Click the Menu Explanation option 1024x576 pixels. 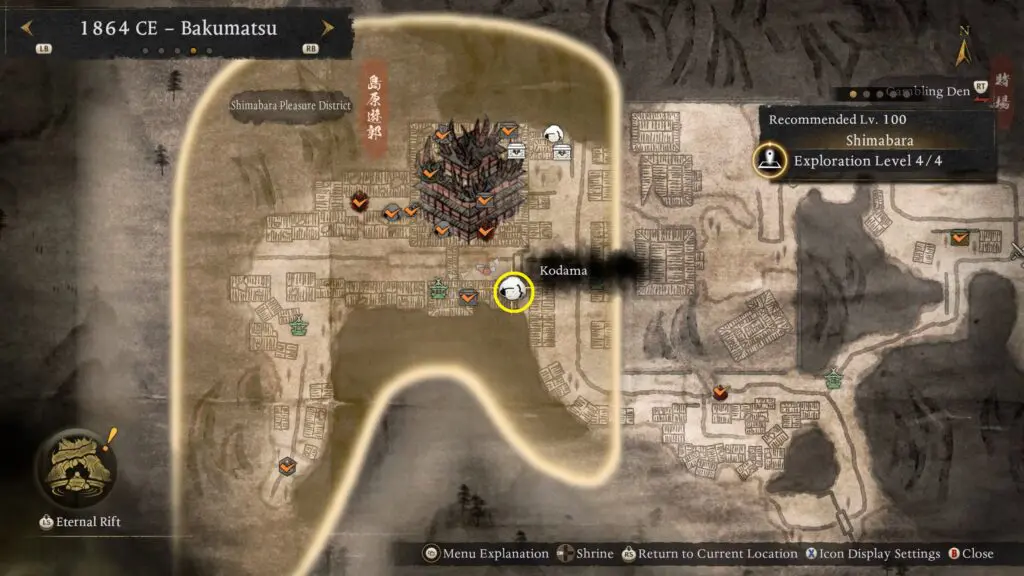pos(488,553)
